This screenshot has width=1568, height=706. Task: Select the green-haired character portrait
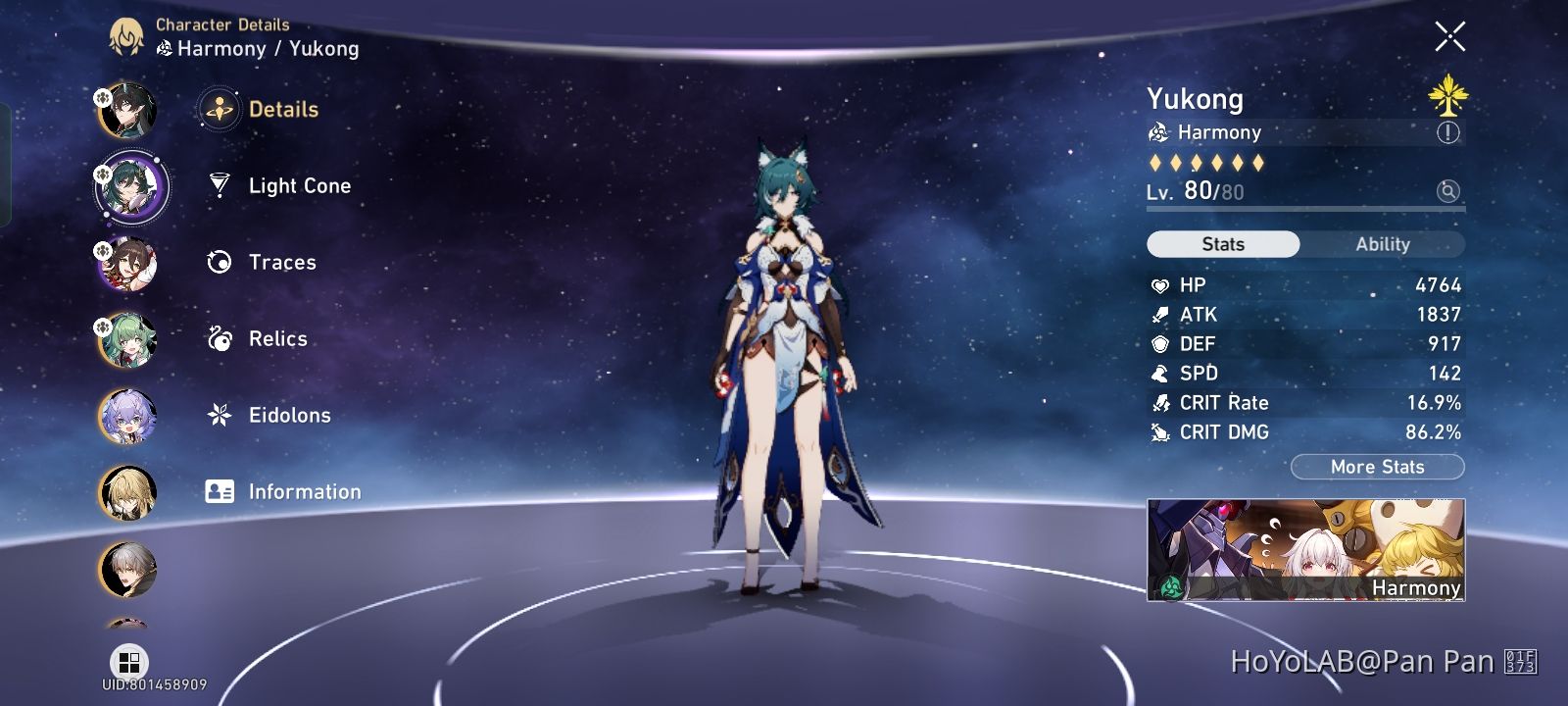(x=130, y=340)
